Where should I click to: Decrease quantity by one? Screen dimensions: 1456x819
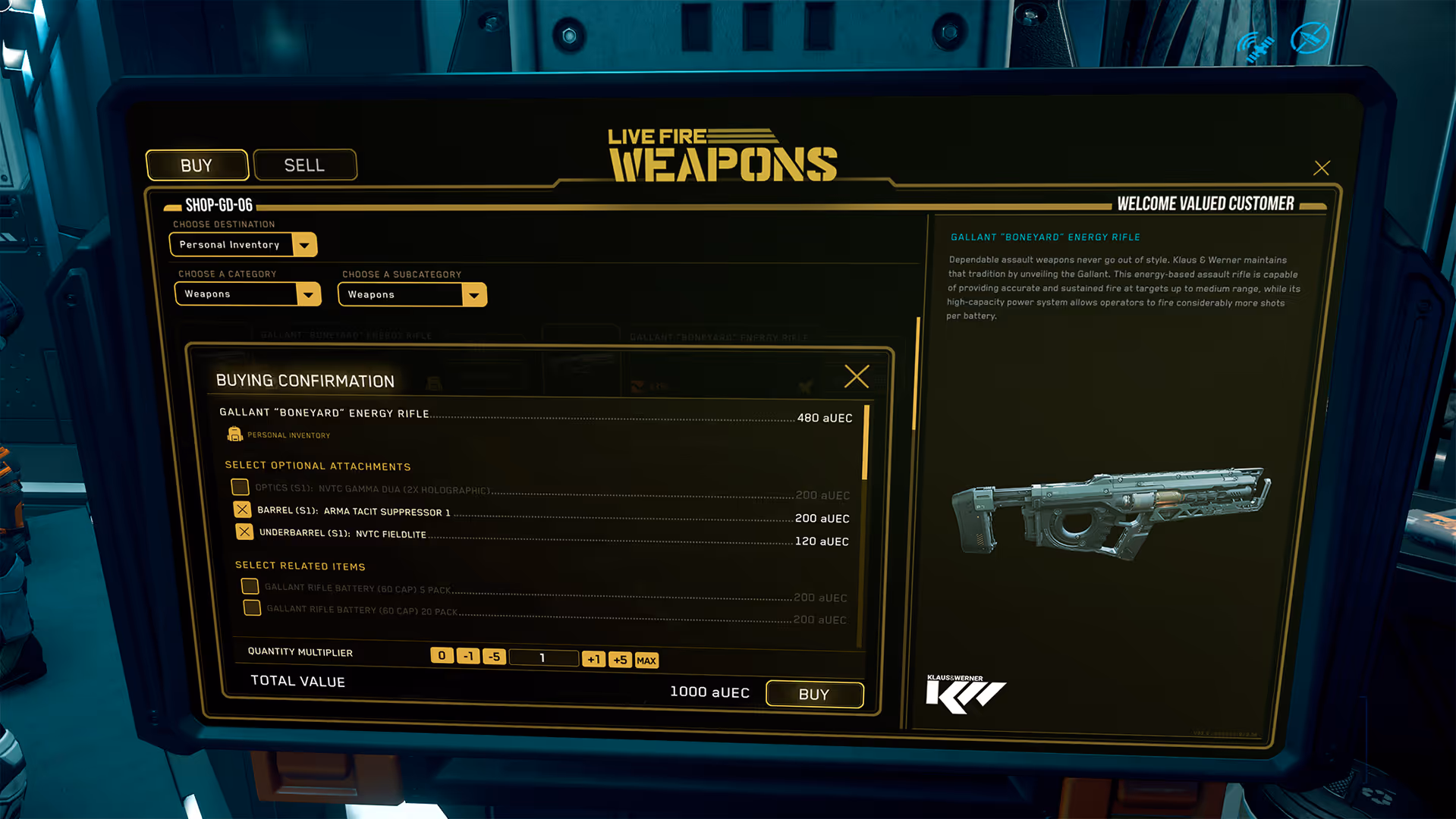[x=468, y=656]
